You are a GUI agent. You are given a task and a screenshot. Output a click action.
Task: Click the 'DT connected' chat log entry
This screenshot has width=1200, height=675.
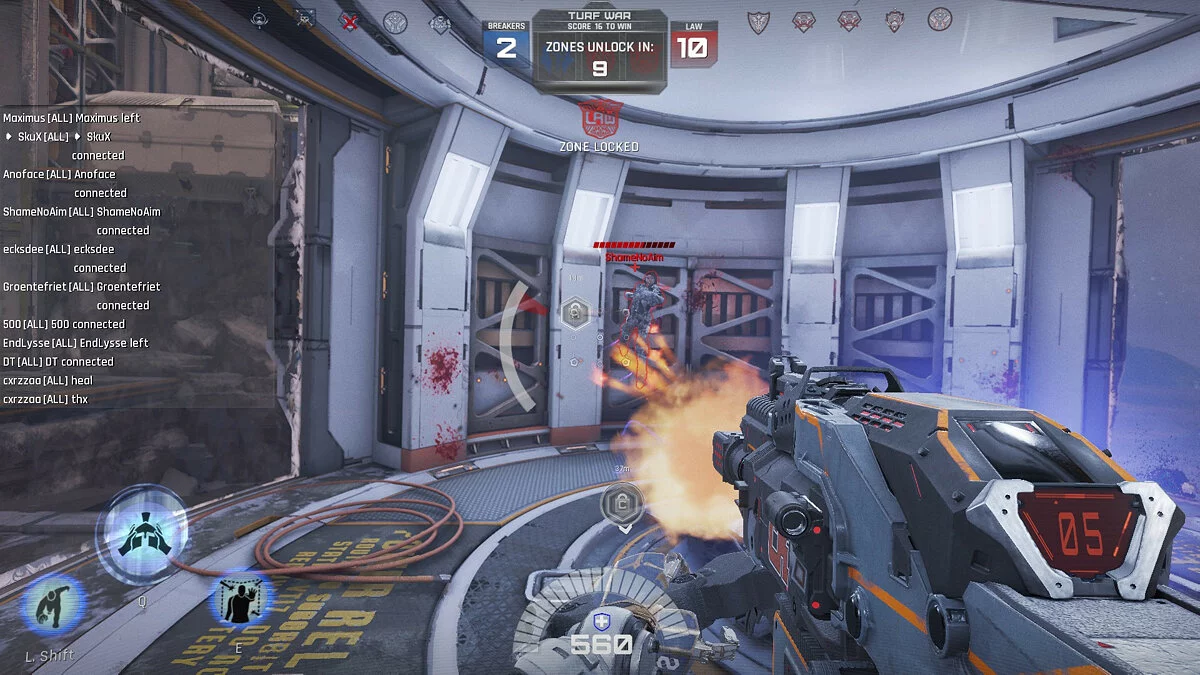[58, 361]
